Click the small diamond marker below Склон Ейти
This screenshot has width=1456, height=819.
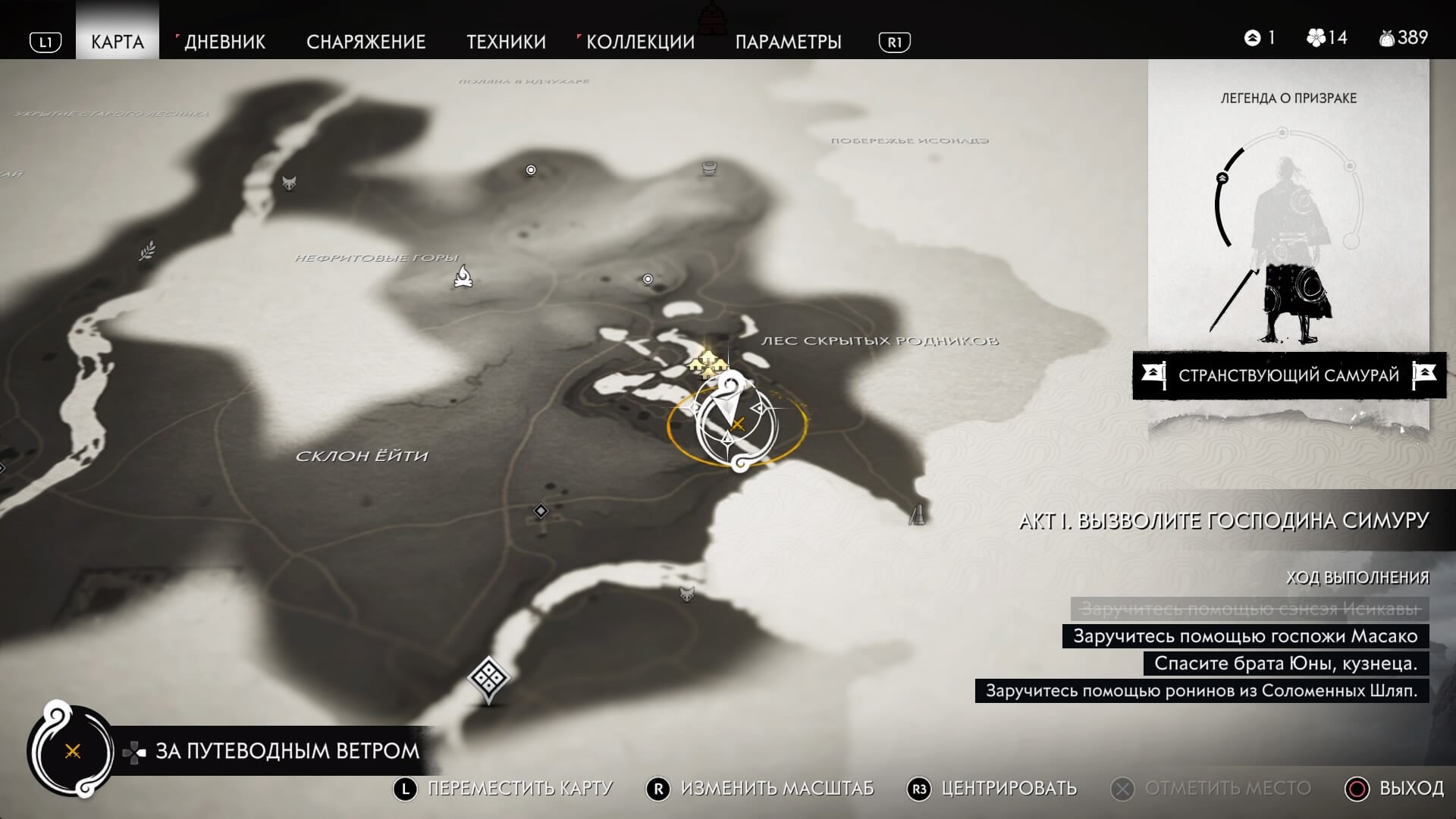point(541,511)
